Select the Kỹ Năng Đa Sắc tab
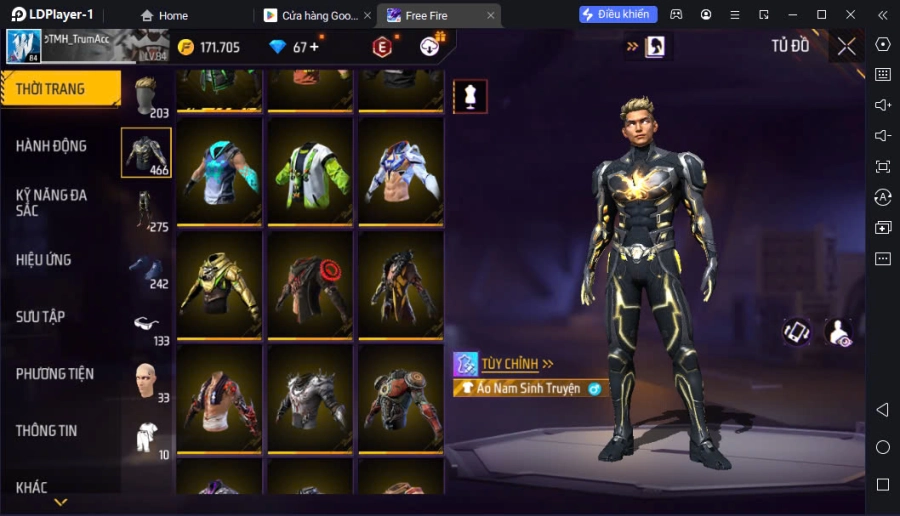 pos(52,202)
